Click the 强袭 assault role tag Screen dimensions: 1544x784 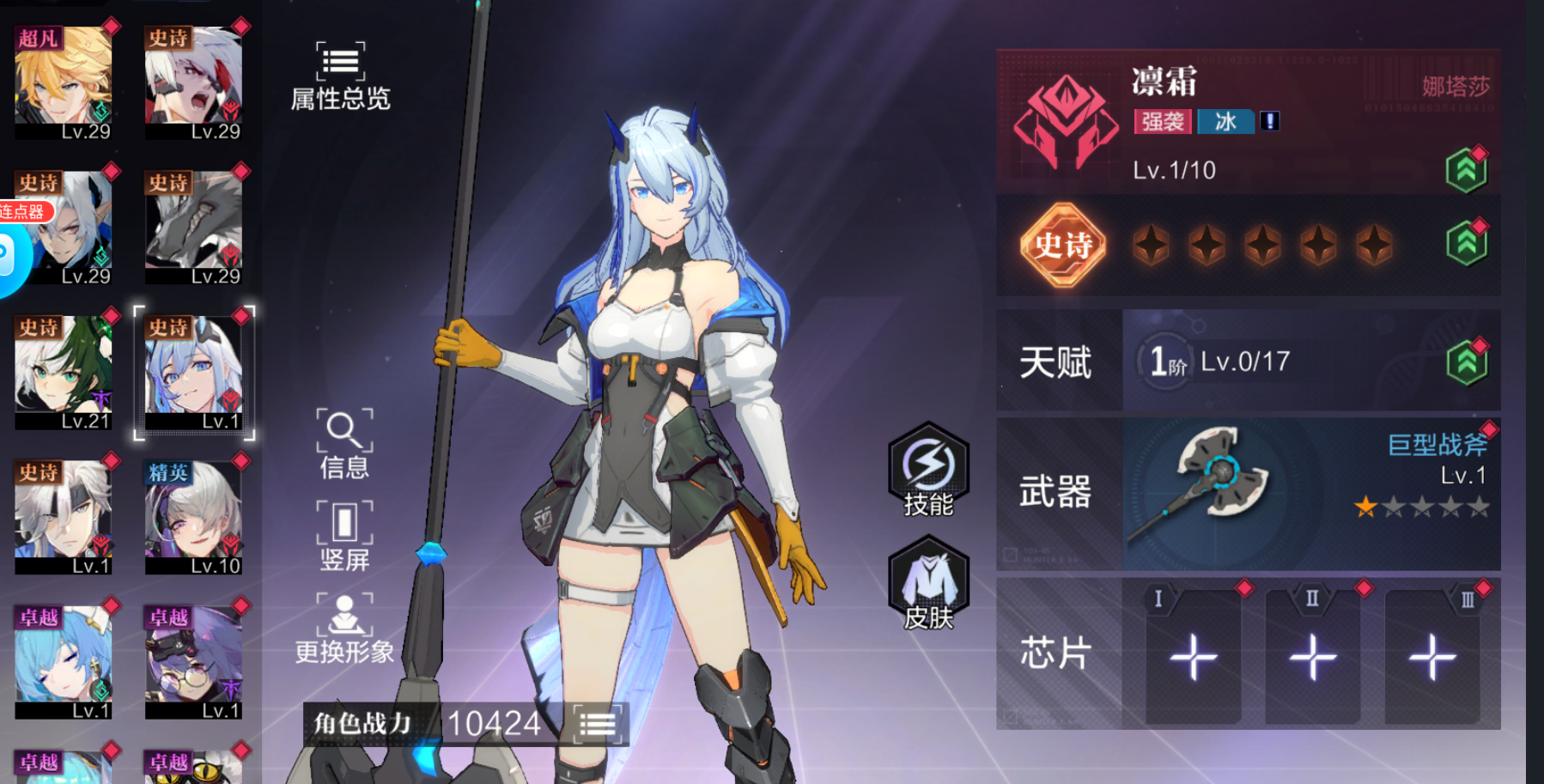(1164, 122)
